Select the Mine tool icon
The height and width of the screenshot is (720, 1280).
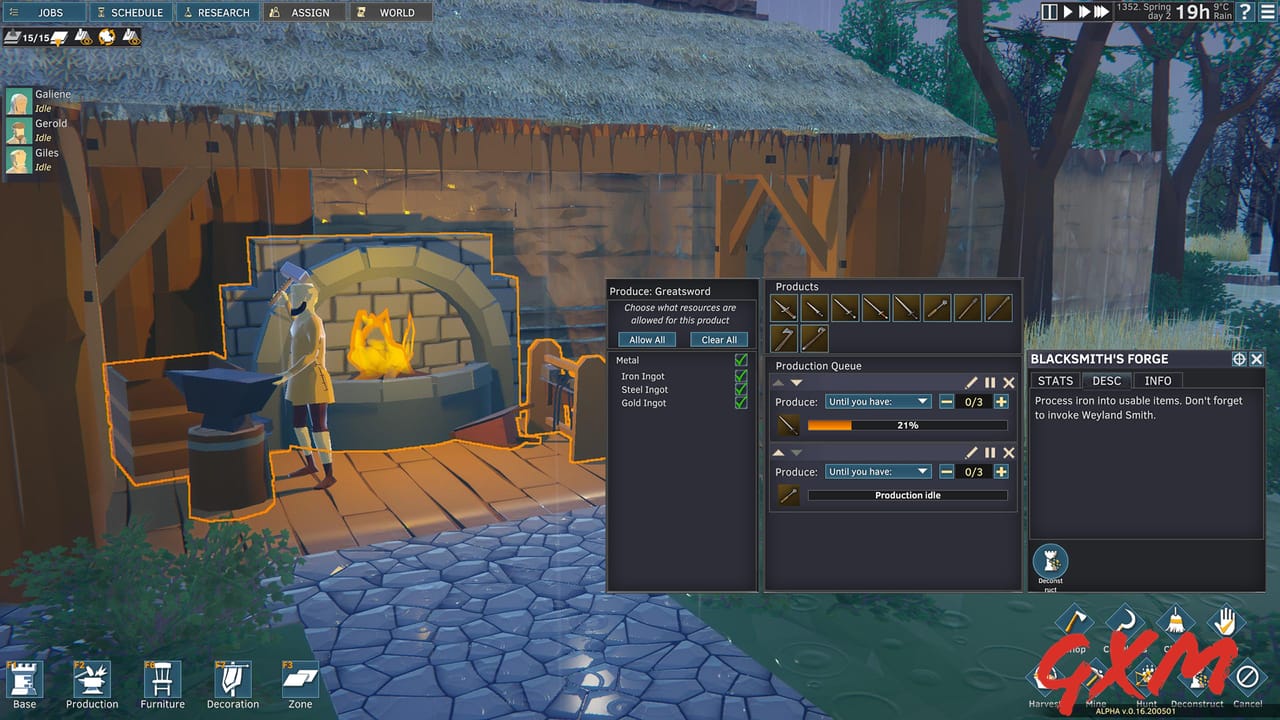click(1096, 676)
